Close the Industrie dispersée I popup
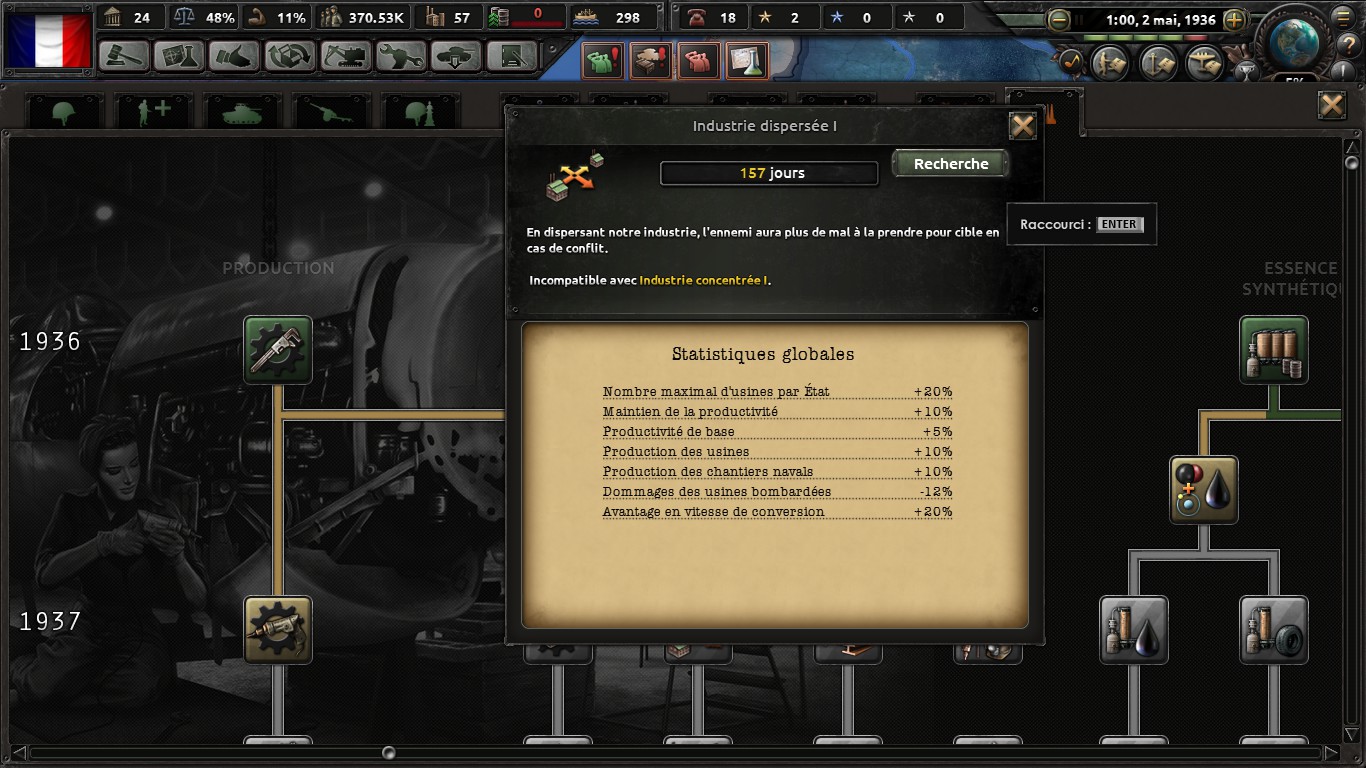 [x=1022, y=126]
